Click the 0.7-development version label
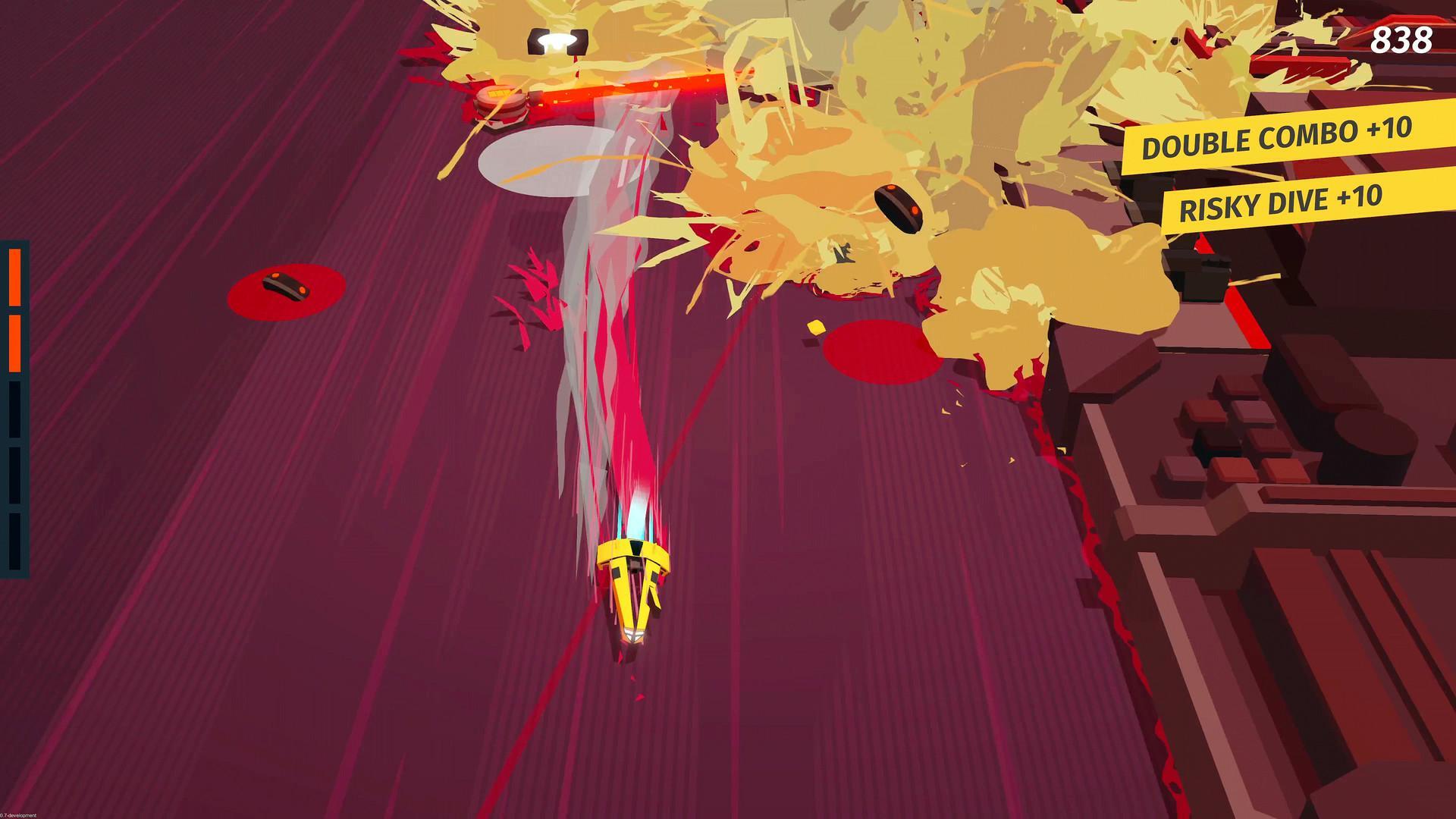 tap(19, 817)
